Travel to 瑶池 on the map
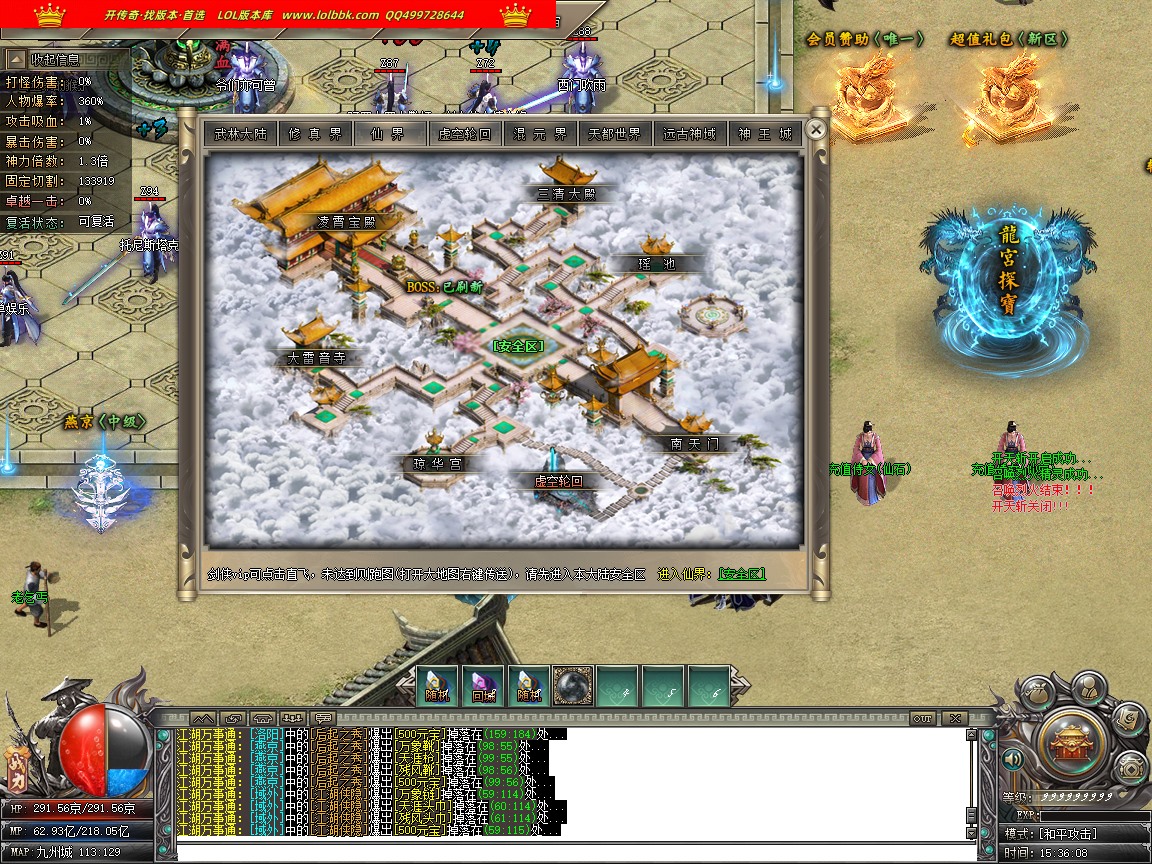 [x=657, y=264]
